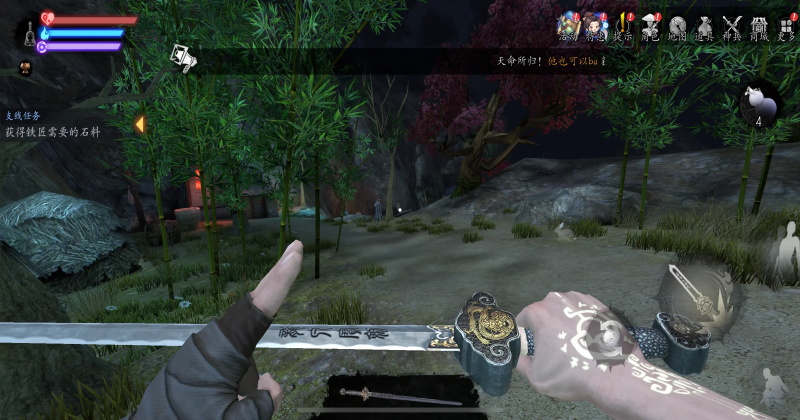Show the 更多 more options menu
This screenshot has height=420, width=800.
pyautogui.click(x=787, y=25)
